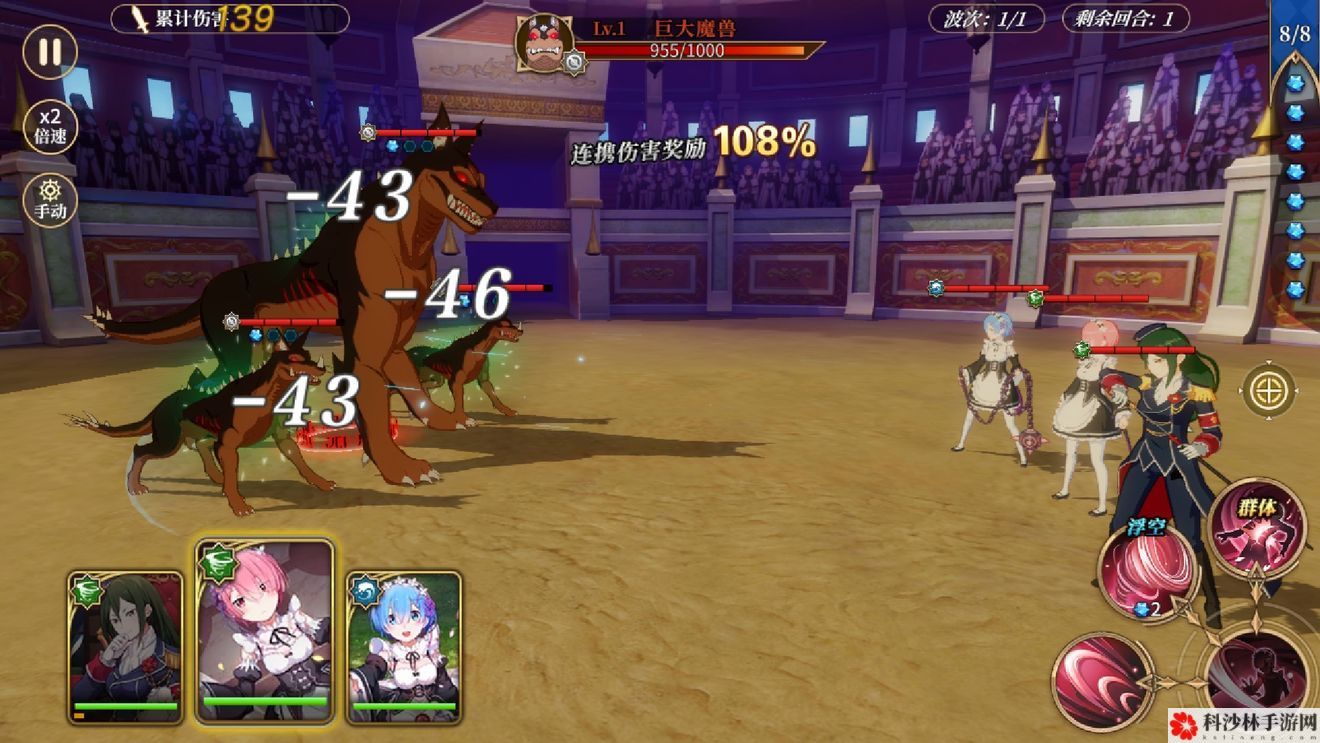Tap the gold crosshair target button
1320x743 pixels.
tap(1269, 390)
